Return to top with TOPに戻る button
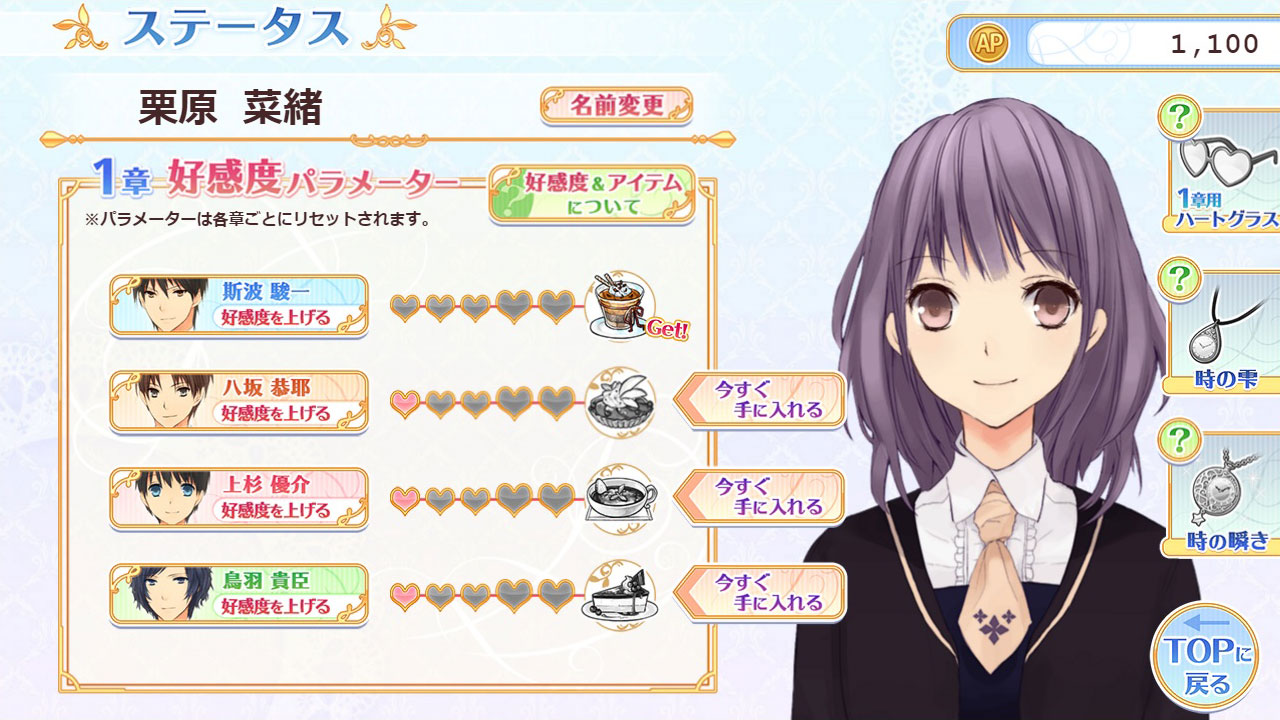Image resolution: width=1280 pixels, height=720 pixels. pyautogui.click(x=1204, y=657)
